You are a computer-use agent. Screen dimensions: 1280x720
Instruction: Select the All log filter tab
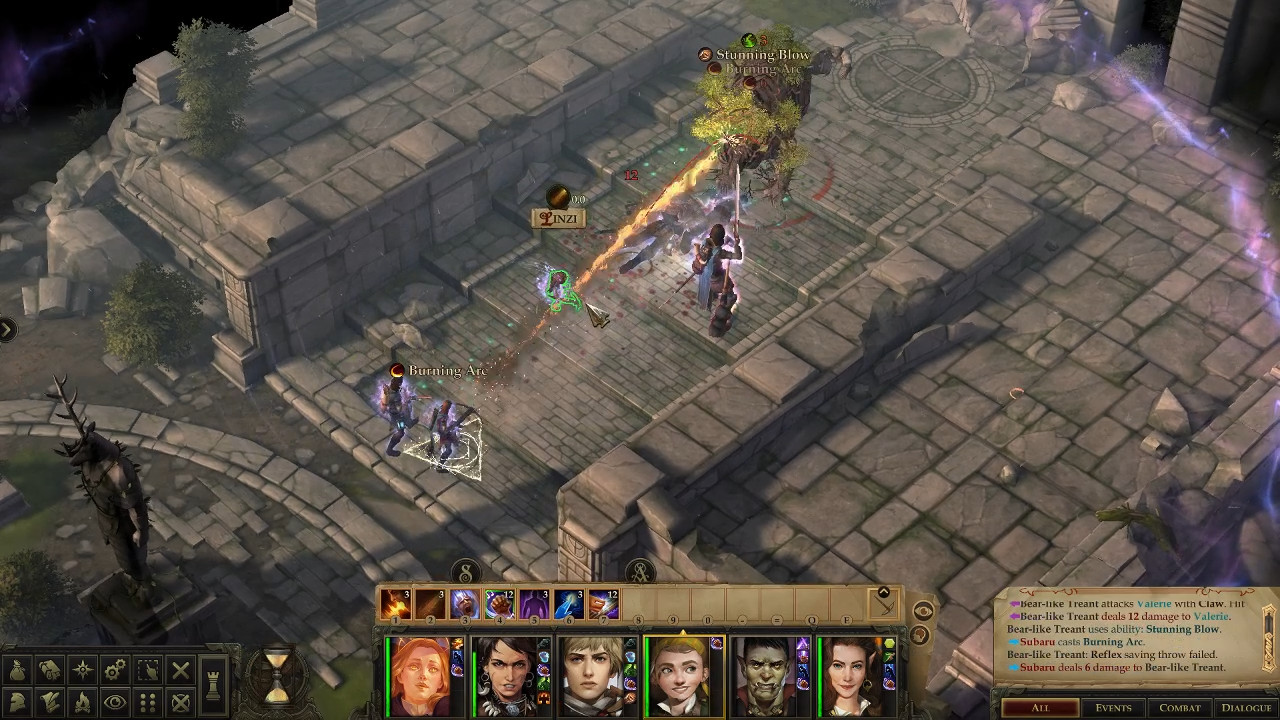click(x=1040, y=708)
